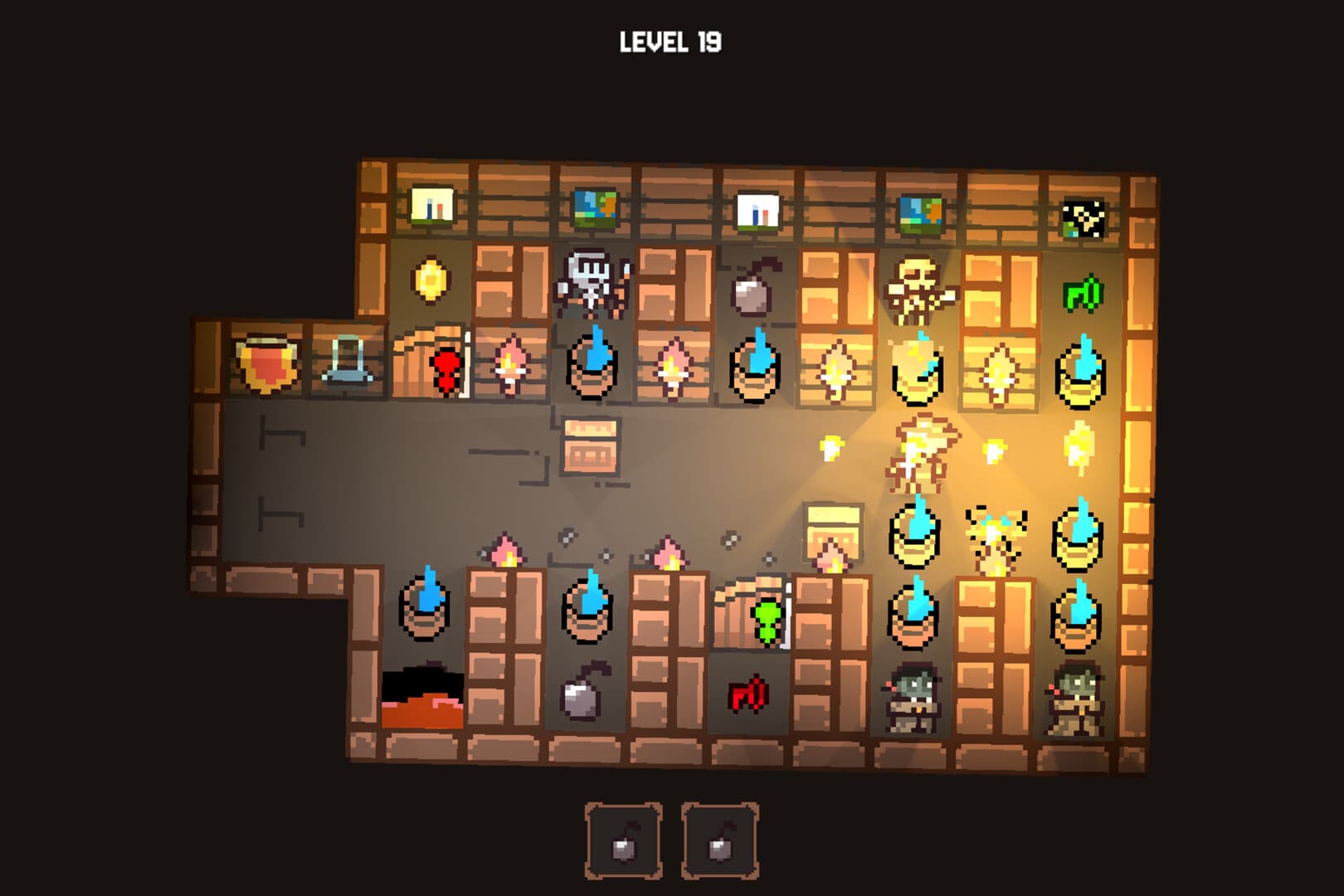The image size is (1344, 896).
Task: Click the knight armor display piece
Action: [592, 290]
